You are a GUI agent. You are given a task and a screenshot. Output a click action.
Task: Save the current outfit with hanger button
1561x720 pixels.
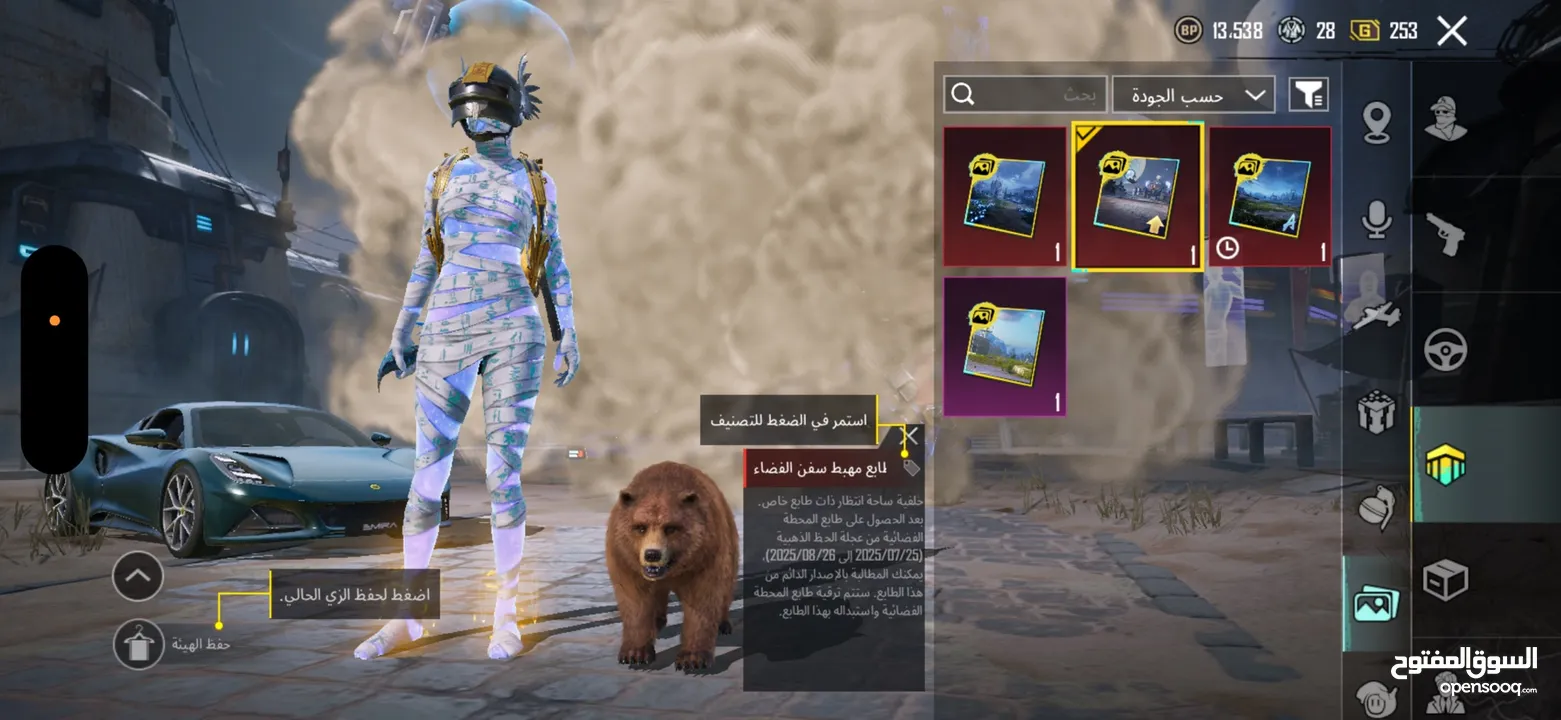139,644
